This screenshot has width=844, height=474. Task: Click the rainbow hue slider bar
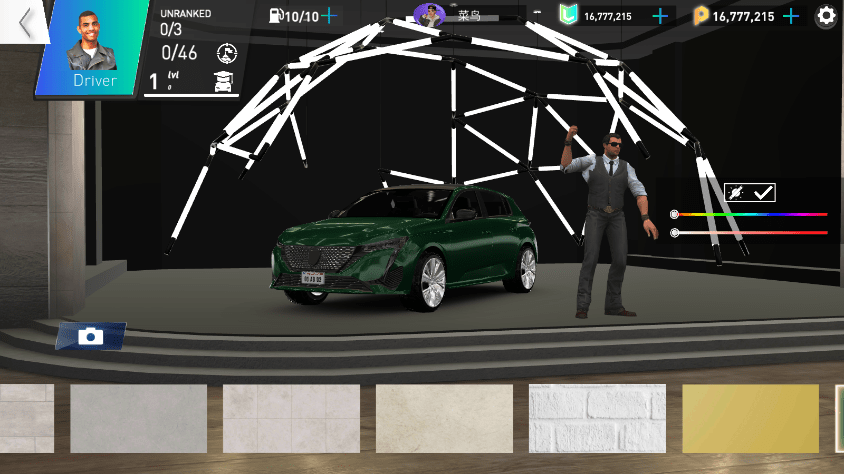[752, 214]
